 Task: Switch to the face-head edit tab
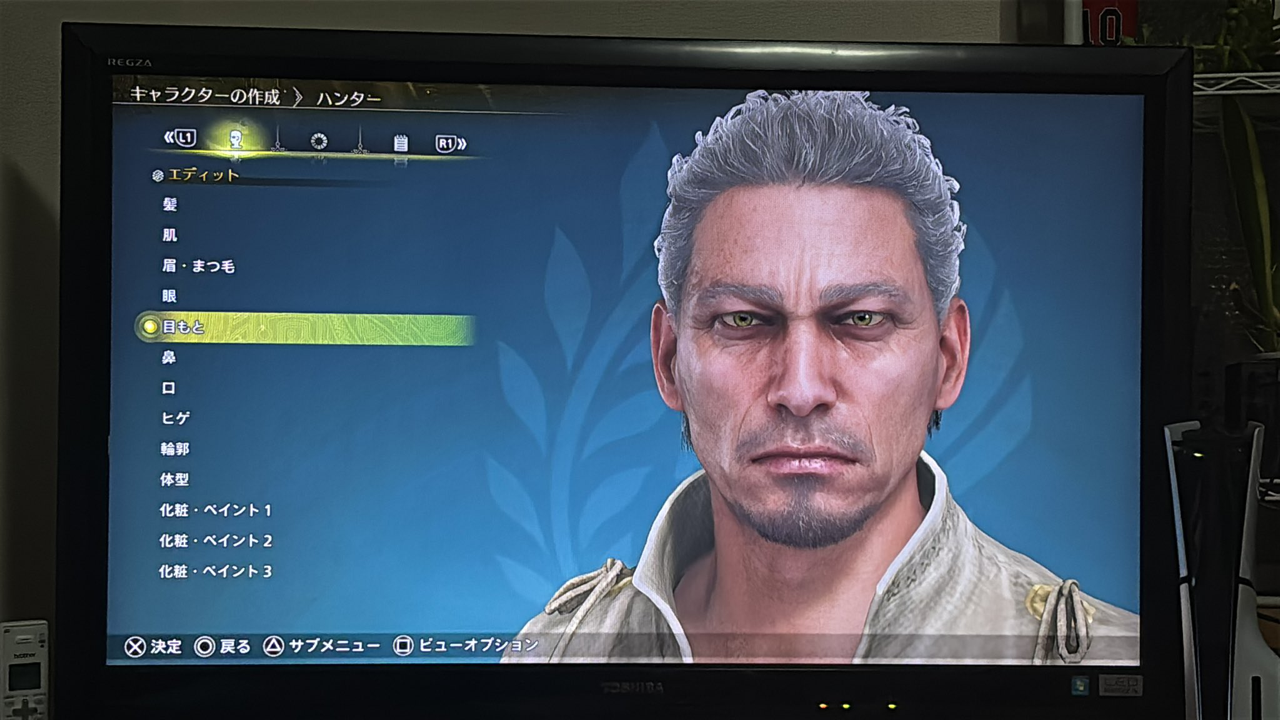(x=236, y=139)
